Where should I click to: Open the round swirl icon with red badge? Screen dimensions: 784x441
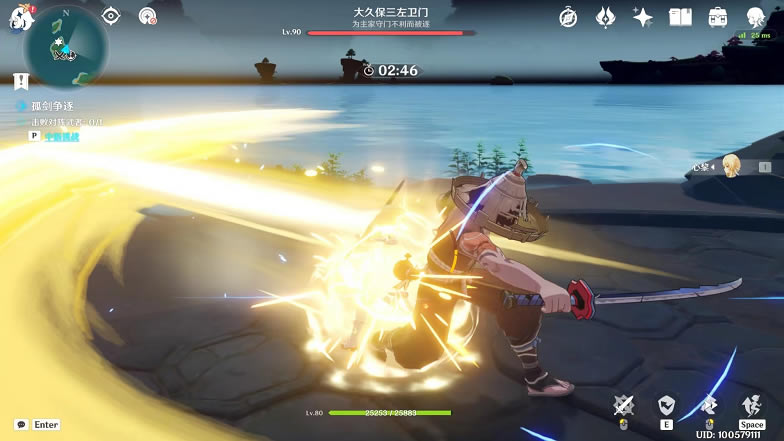point(147,16)
